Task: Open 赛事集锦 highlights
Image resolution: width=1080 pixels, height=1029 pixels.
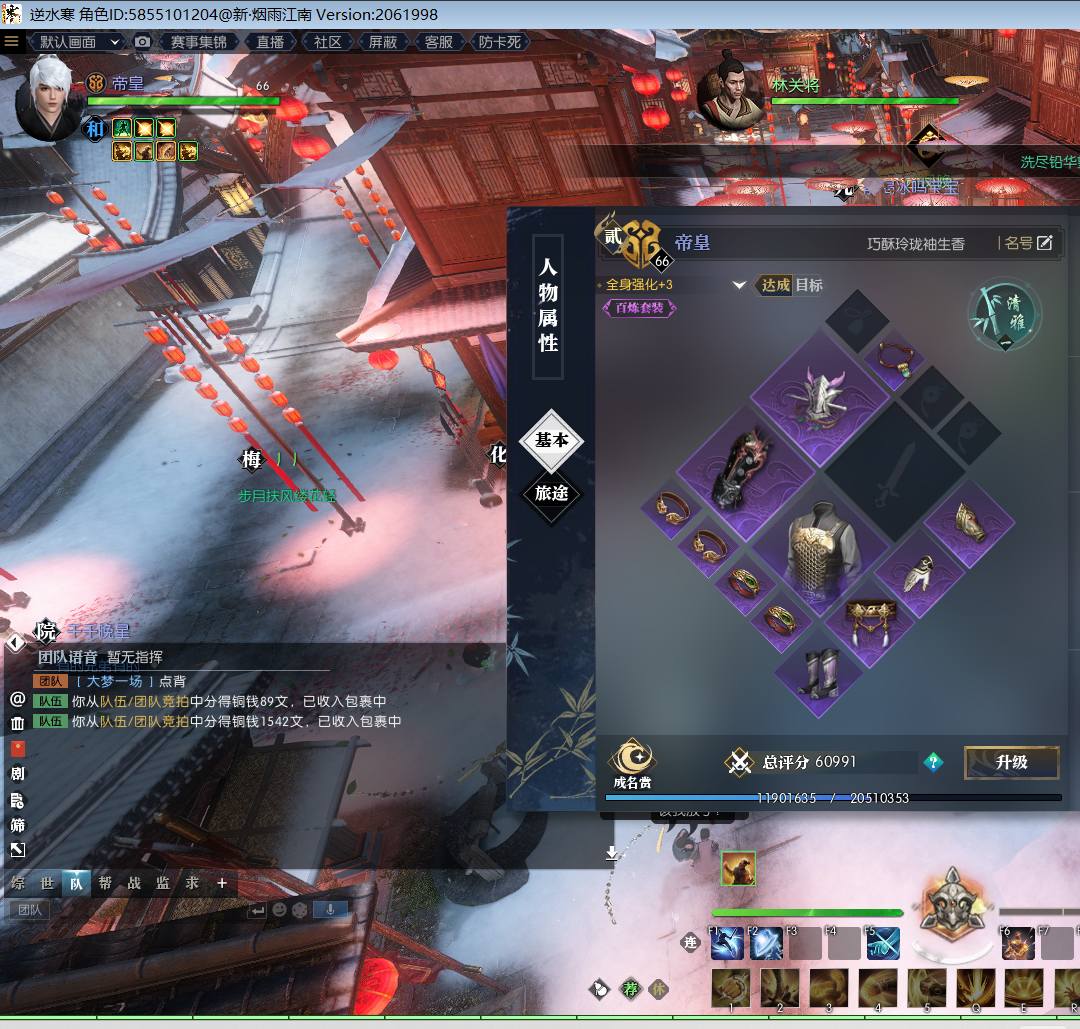Action: tap(198, 42)
